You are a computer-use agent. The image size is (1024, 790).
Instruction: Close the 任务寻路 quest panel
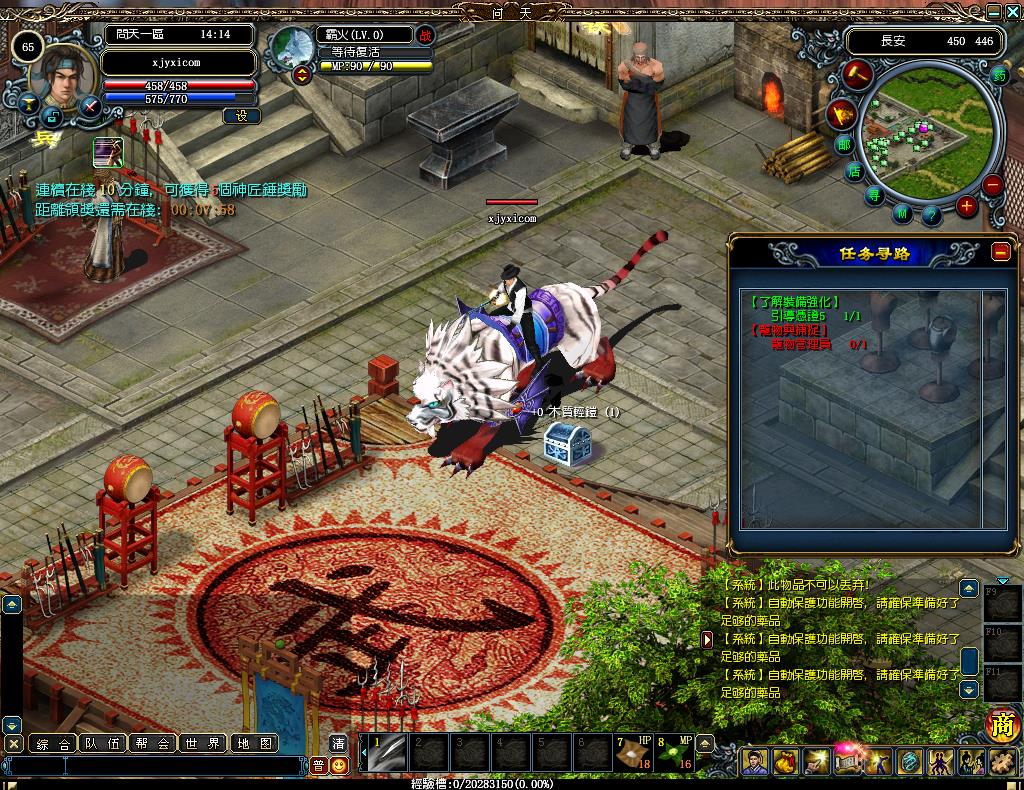[x=1001, y=252]
